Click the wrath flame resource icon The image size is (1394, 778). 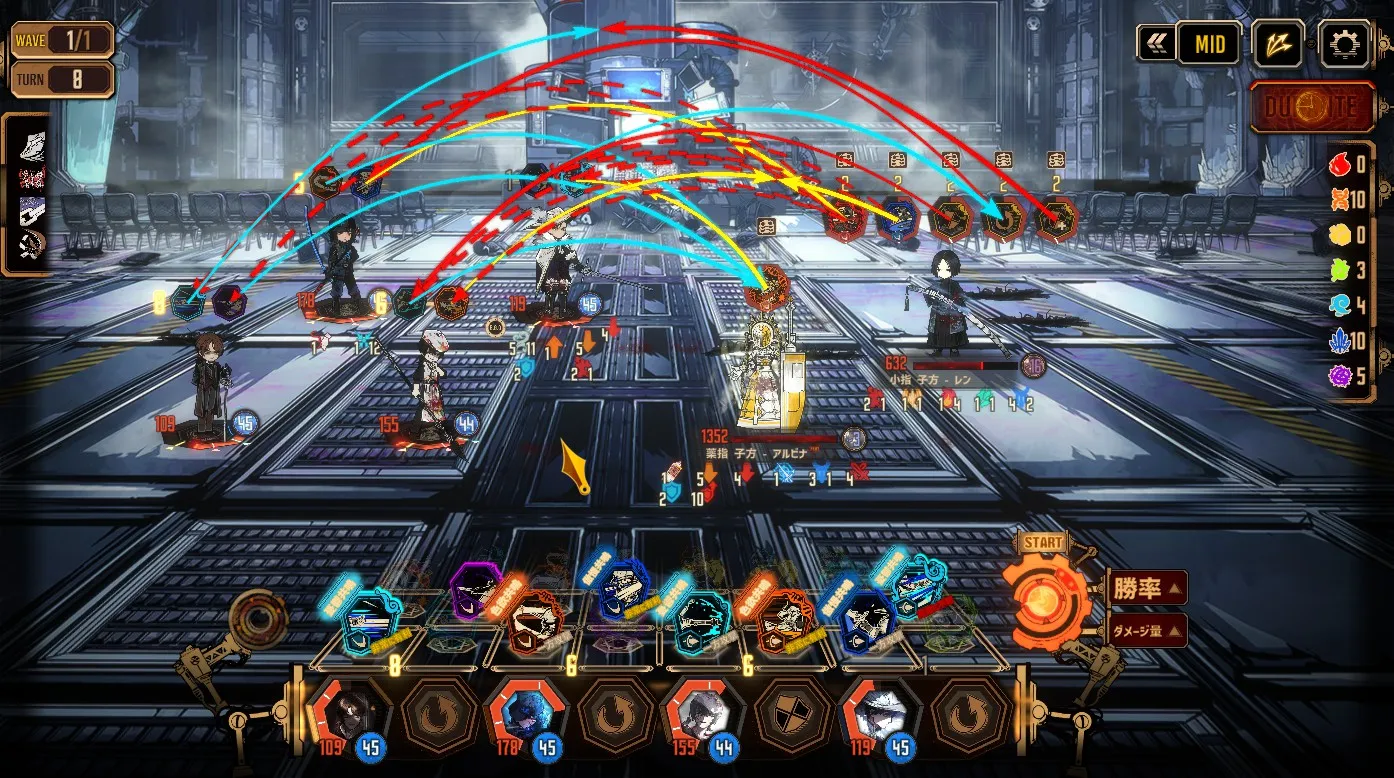point(1340,166)
